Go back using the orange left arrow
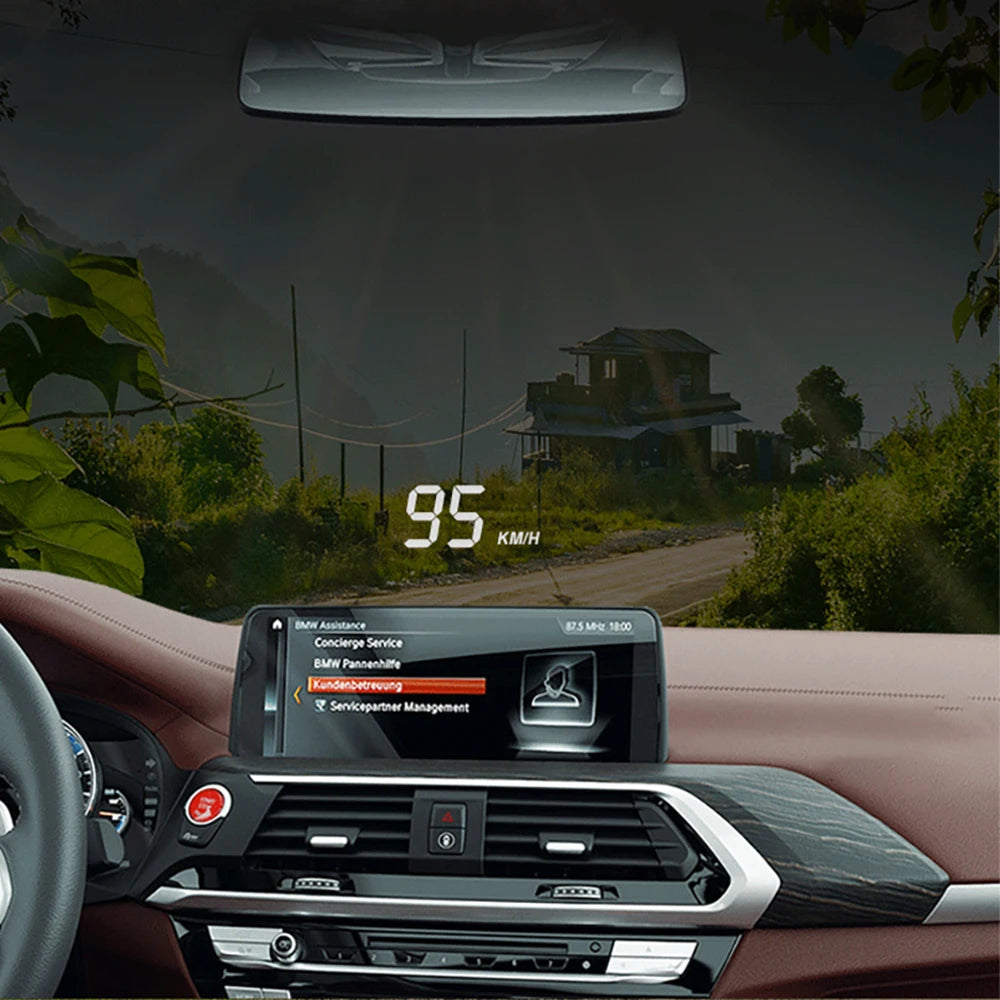Screen dimensions: 1000x1000 point(297,694)
